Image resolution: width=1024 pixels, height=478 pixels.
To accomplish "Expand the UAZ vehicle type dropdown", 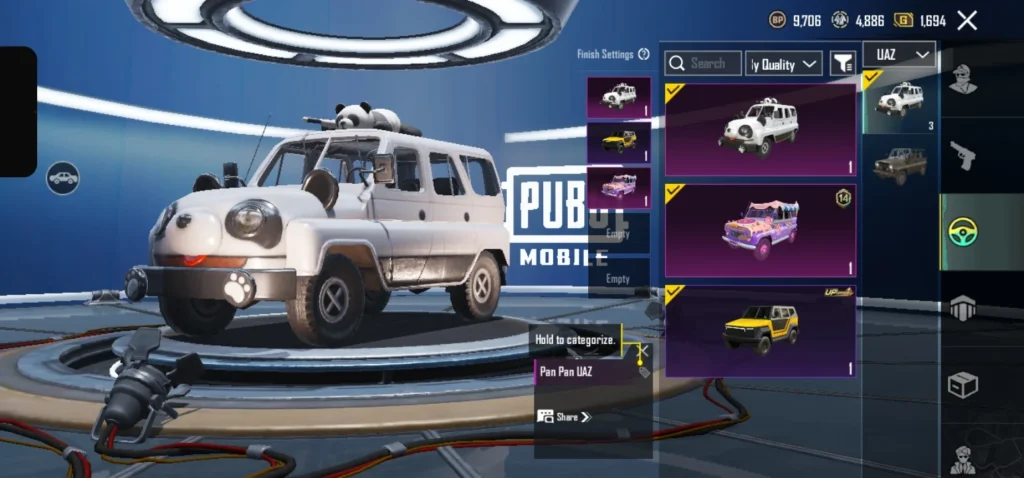I will click(x=898, y=54).
